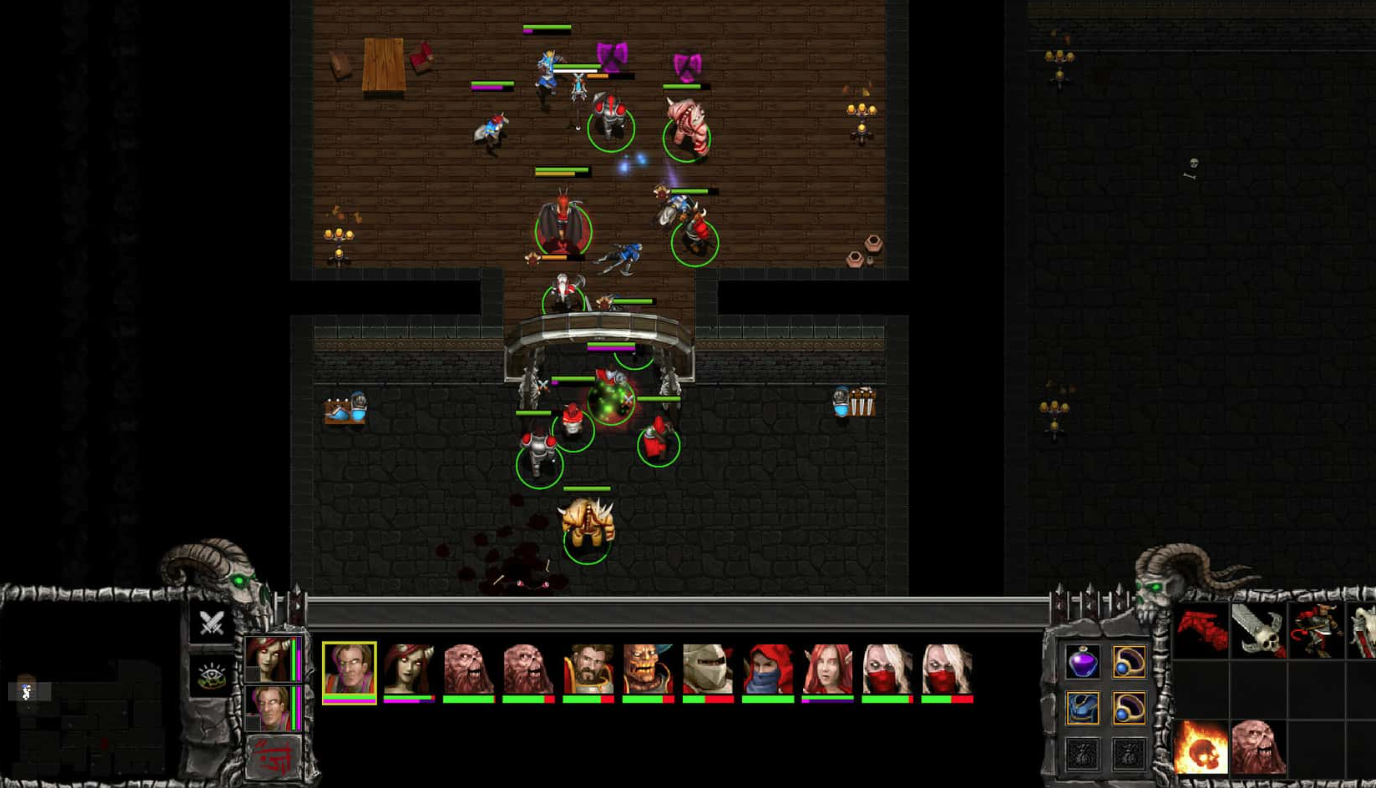The width and height of the screenshot is (1376, 788).
Task: Toggle the glowing eye button
Action: tap(211, 675)
